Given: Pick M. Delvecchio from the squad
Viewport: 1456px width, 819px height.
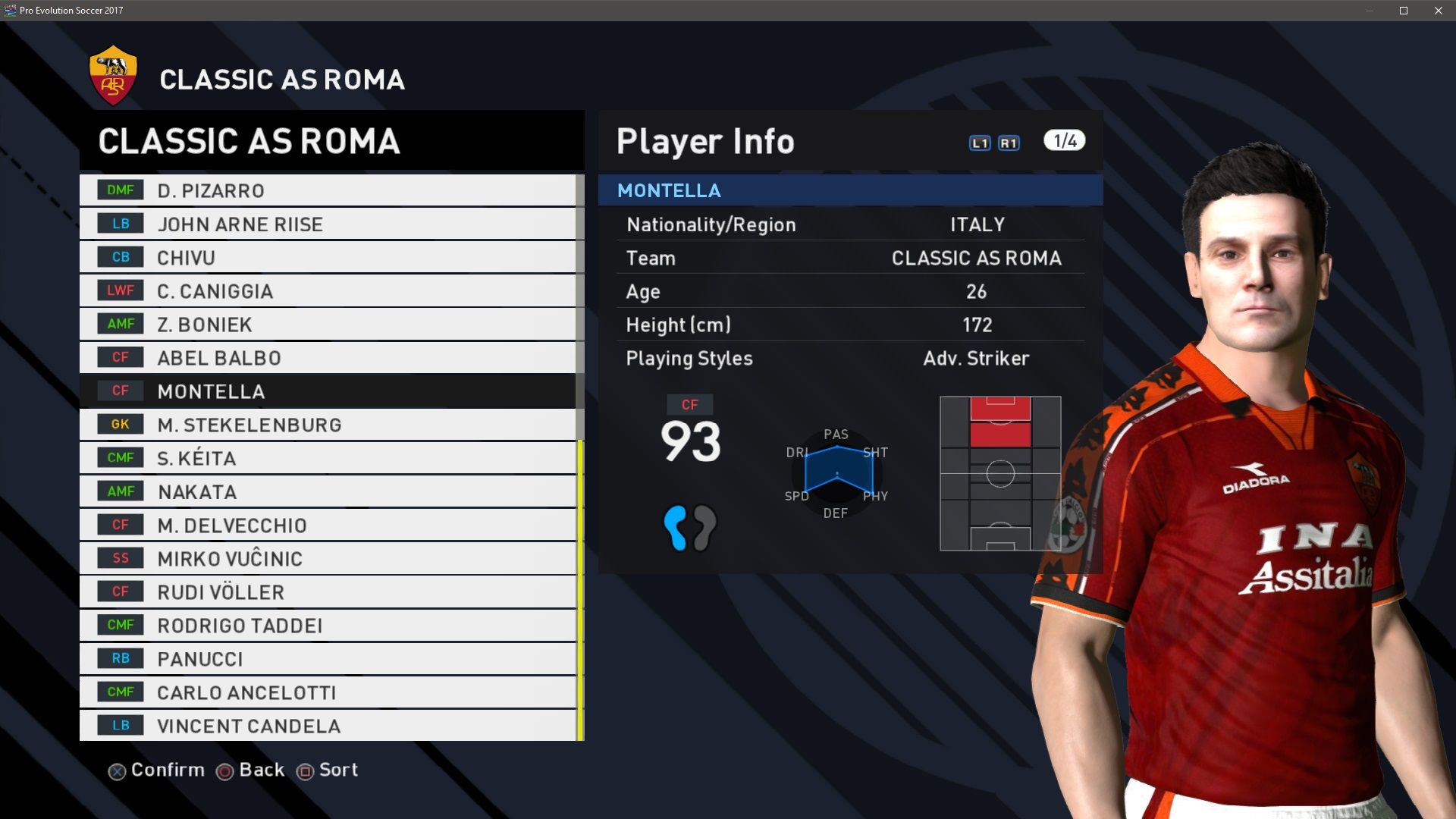Looking at the screenshot, I should coord(328,525).
